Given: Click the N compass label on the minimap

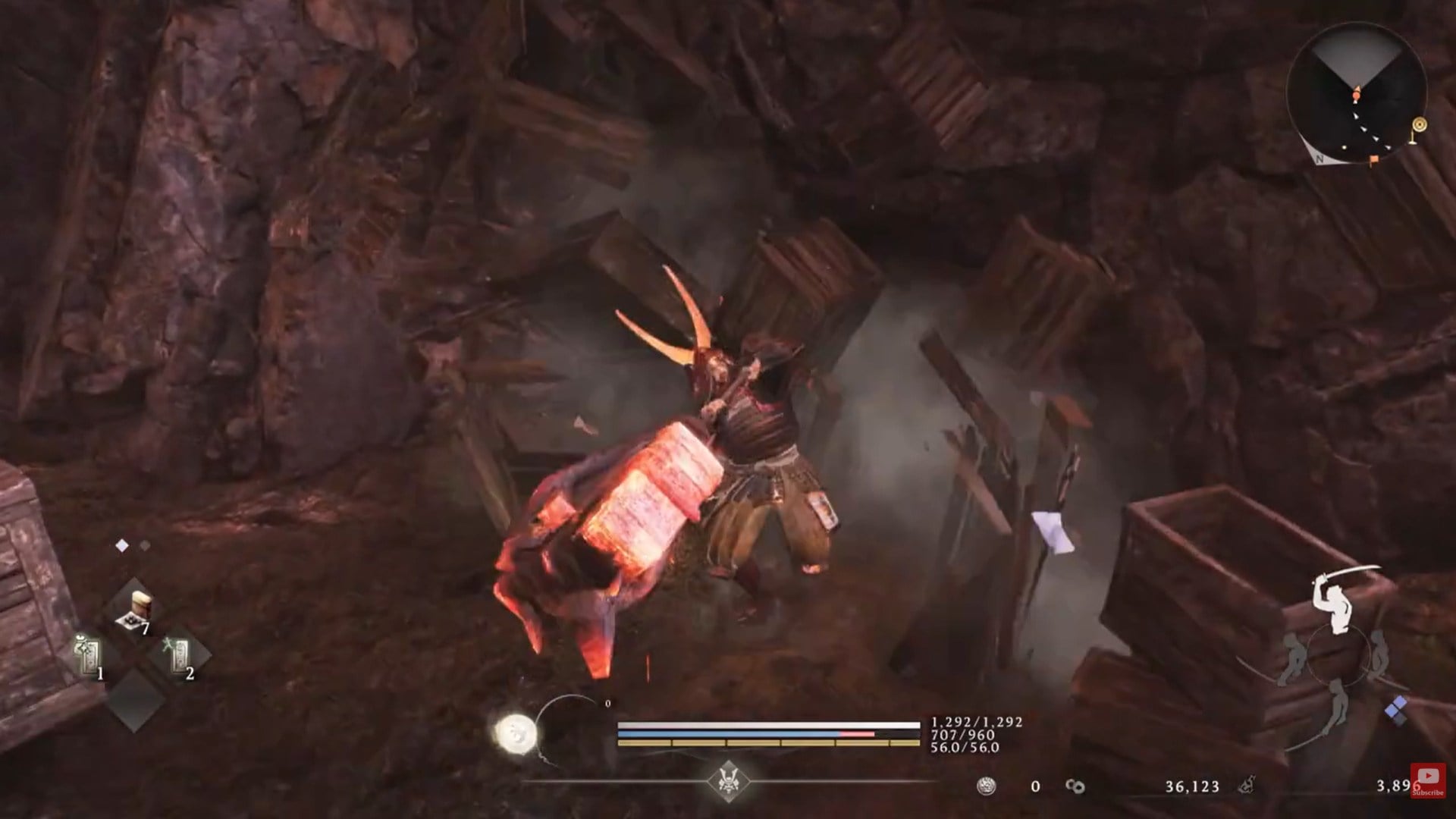Looking at the screenshot, I should [1319, 158].
